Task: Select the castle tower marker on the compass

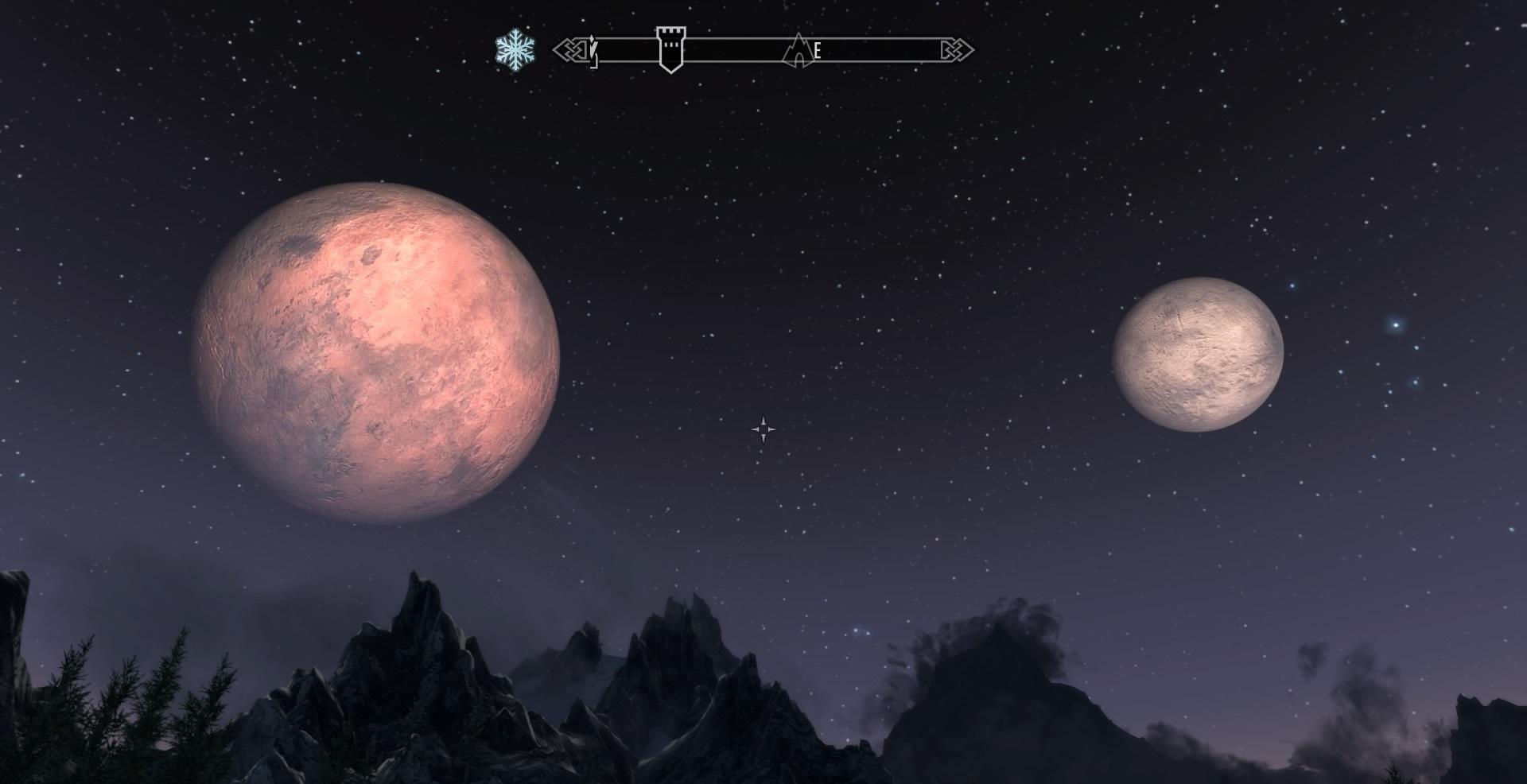Action: (x=670, y=49)
